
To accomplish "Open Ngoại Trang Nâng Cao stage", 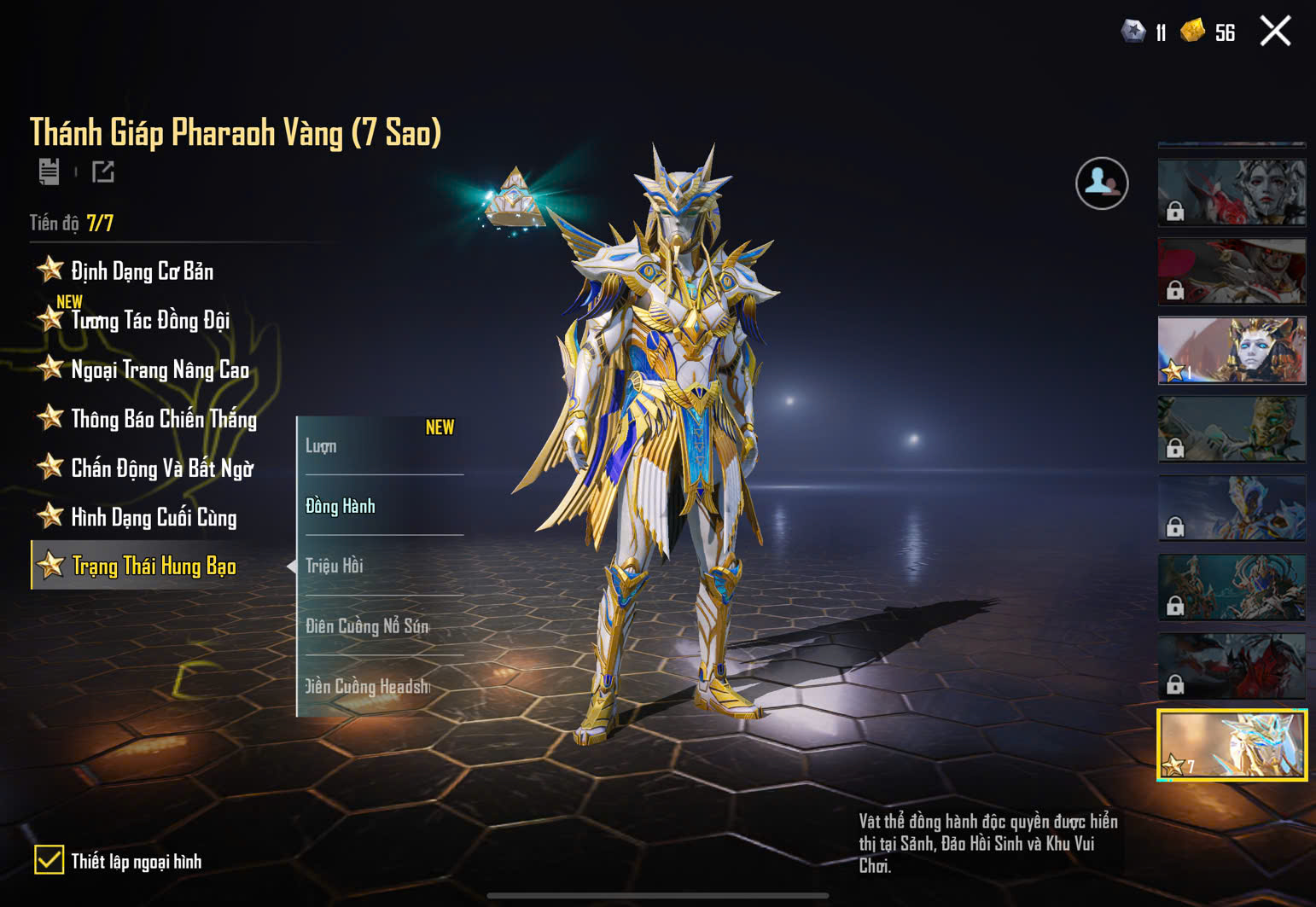I will [x=160, y=370].
